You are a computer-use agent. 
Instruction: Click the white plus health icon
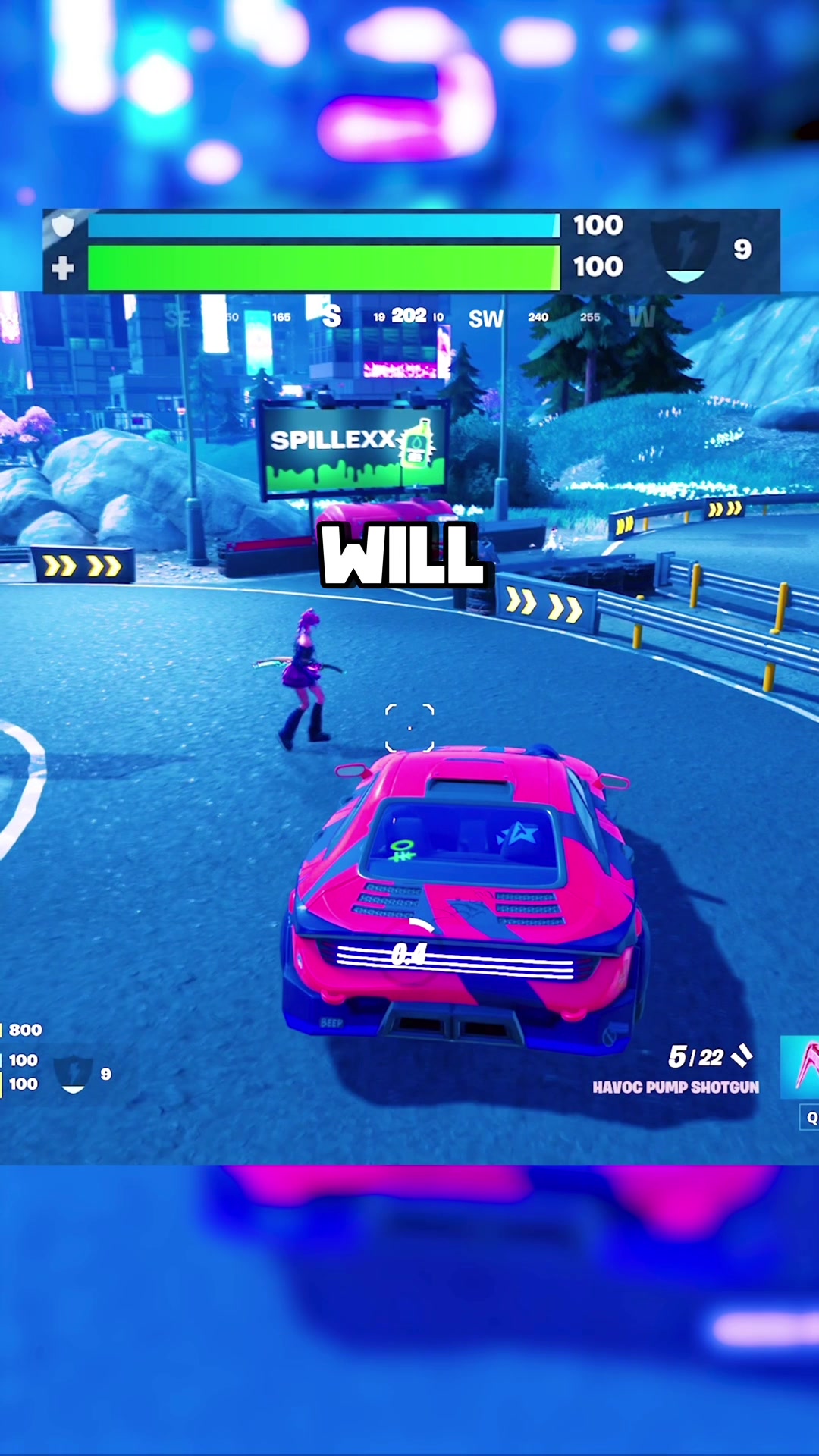[63, 268]
